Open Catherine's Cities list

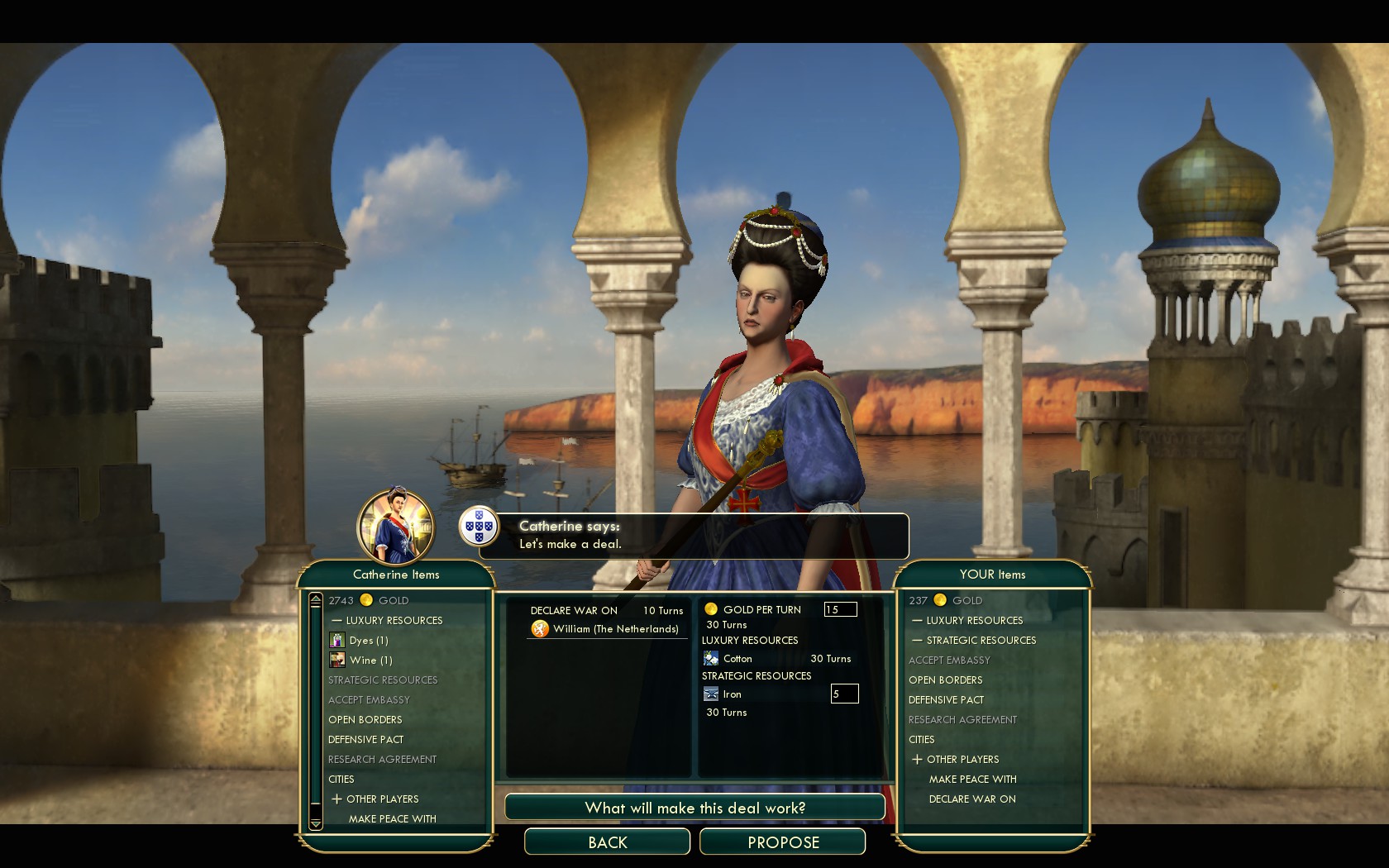click(341, 780)
